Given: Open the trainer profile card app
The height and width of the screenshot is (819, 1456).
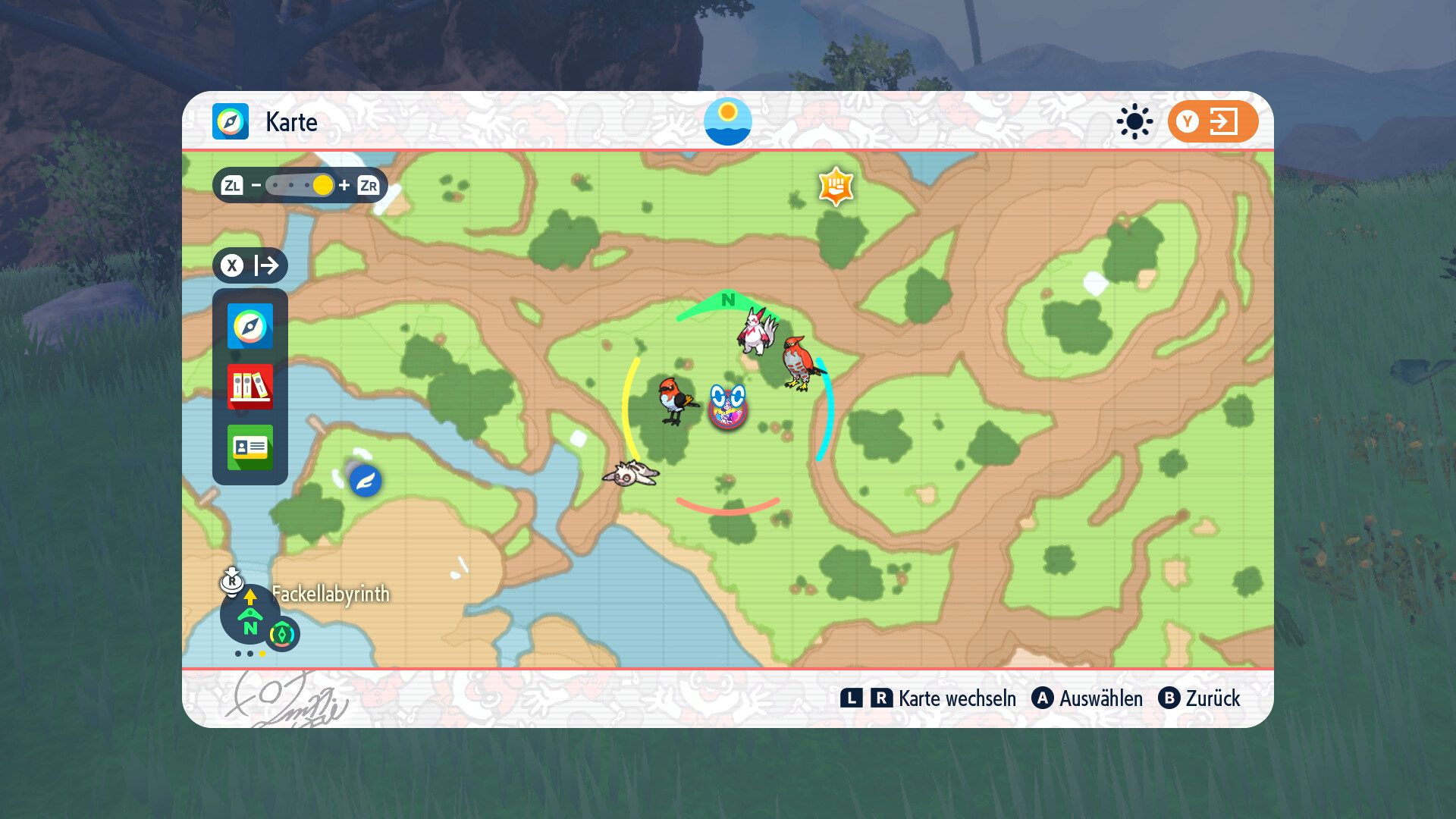Looking at the screenshot, I should [250, 447].
